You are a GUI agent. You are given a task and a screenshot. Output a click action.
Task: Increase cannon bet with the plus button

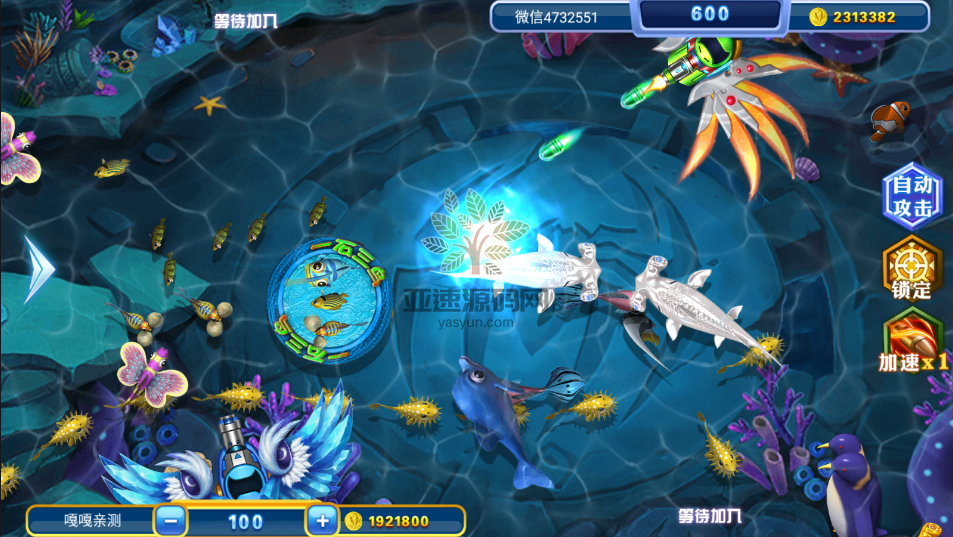click(321, 521)
